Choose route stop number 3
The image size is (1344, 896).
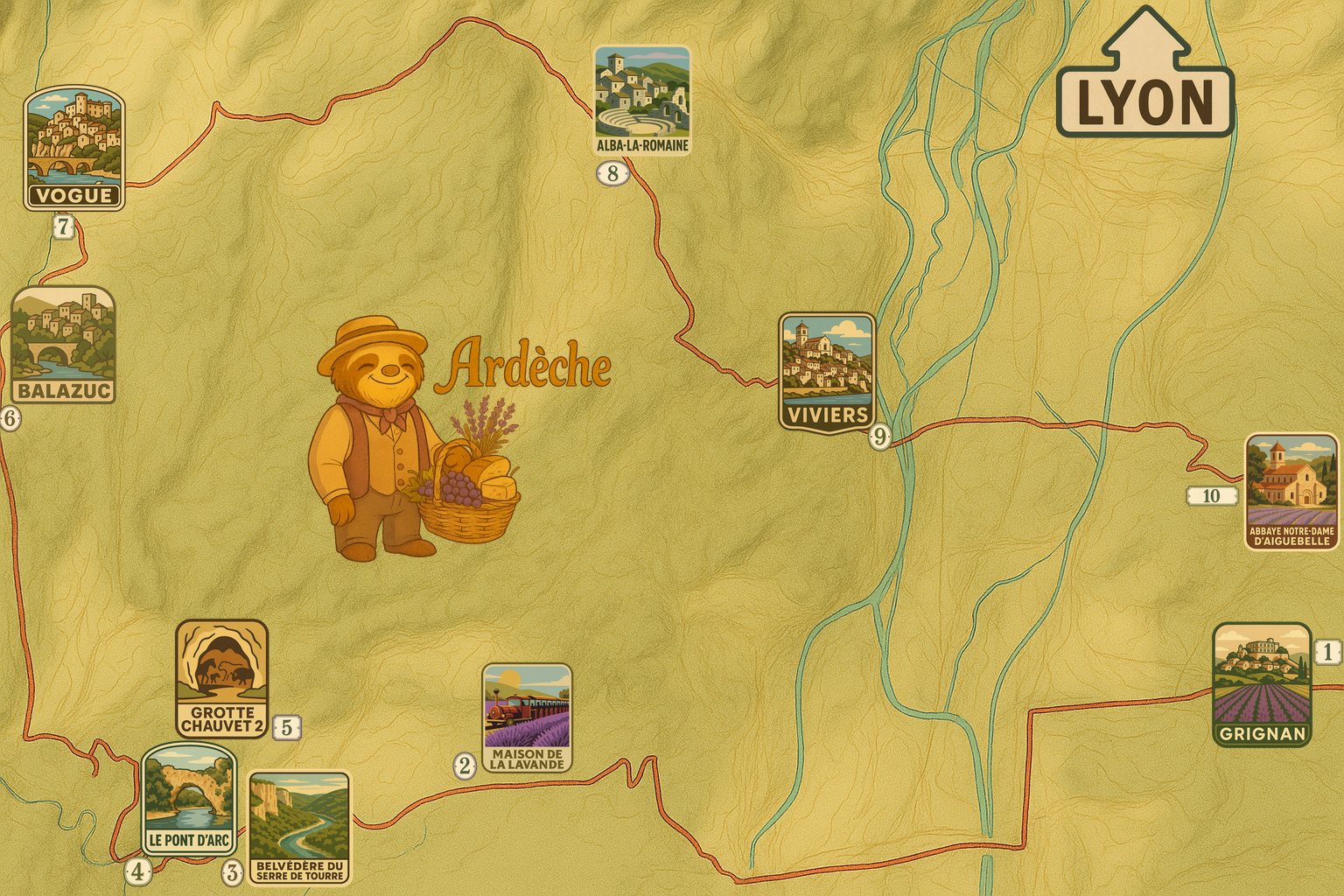pyautogui.click(x=232, y=872)
